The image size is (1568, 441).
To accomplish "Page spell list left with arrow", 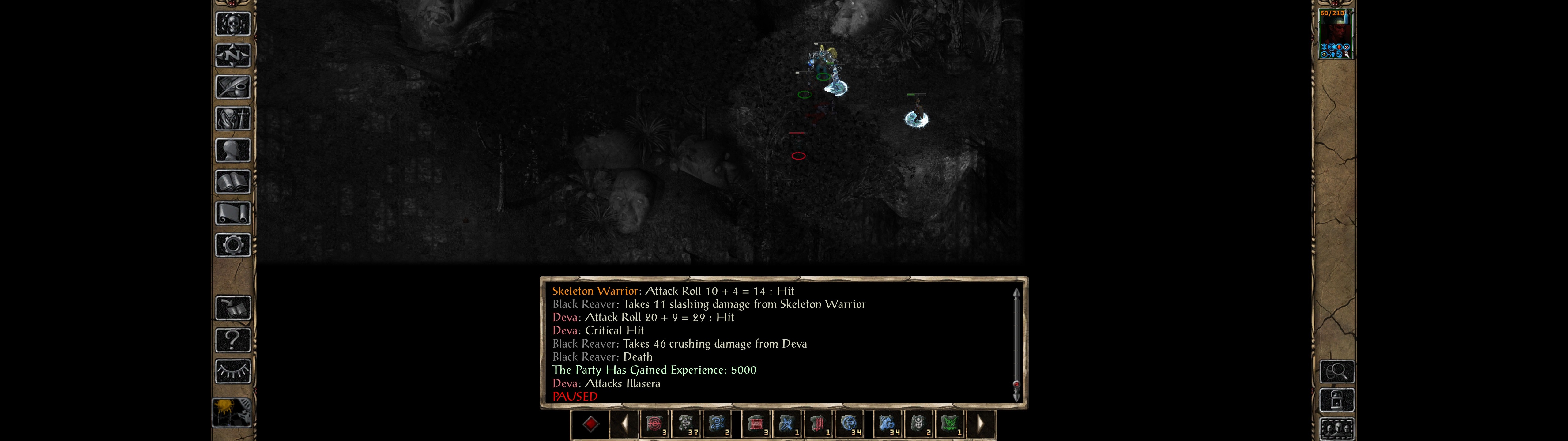I will click(624, 424).
